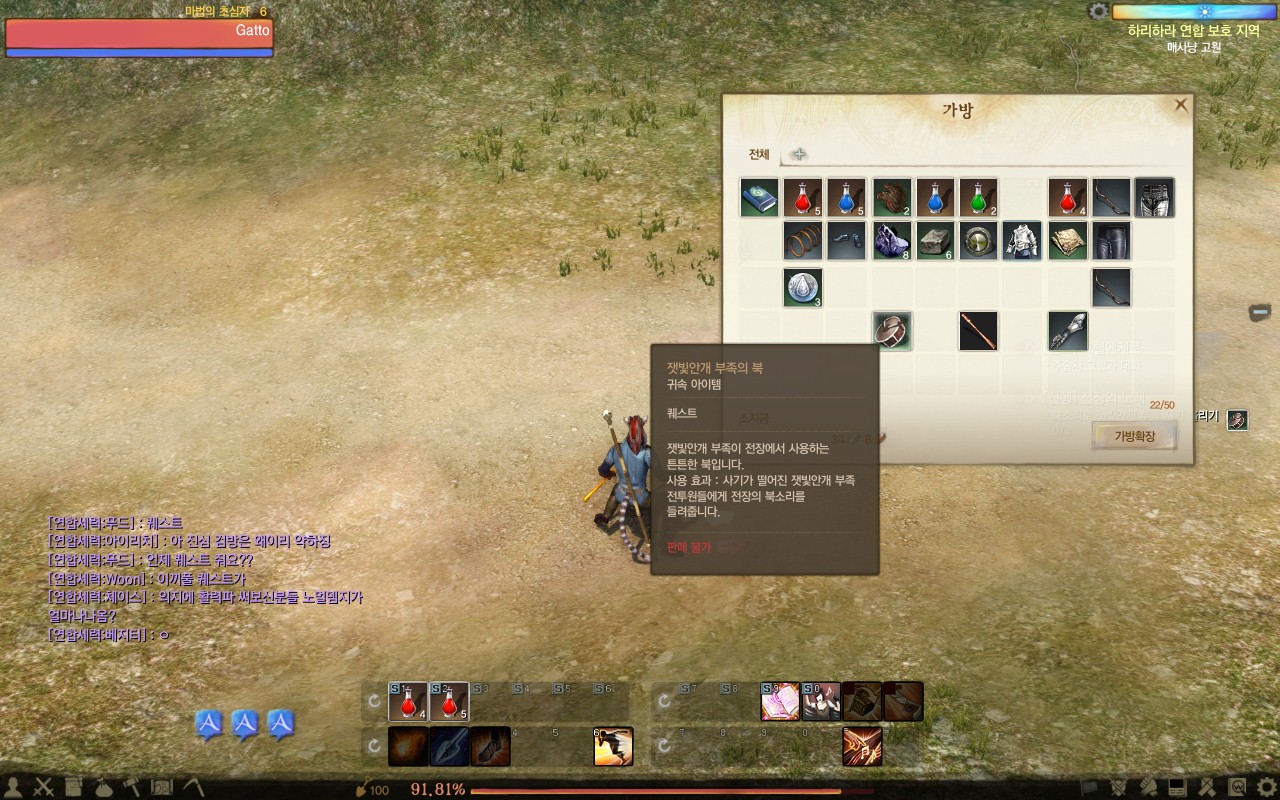Activate the music notes skill on hotbar
The height and width of the screenshot is (800, 1280).
point(861,746)
